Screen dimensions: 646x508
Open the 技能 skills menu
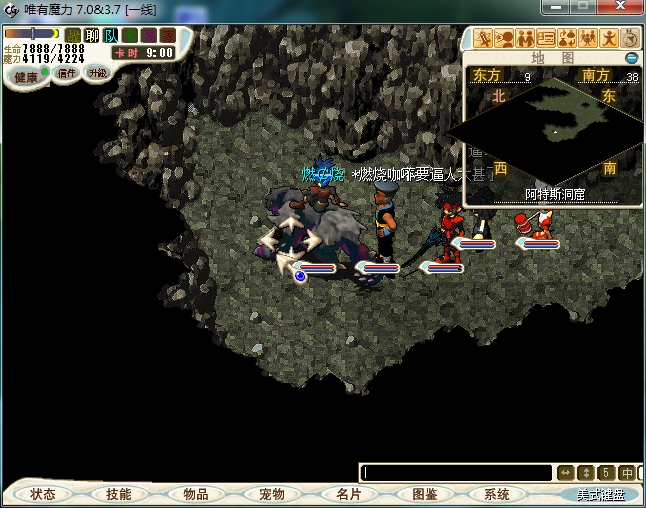point(118,494)
